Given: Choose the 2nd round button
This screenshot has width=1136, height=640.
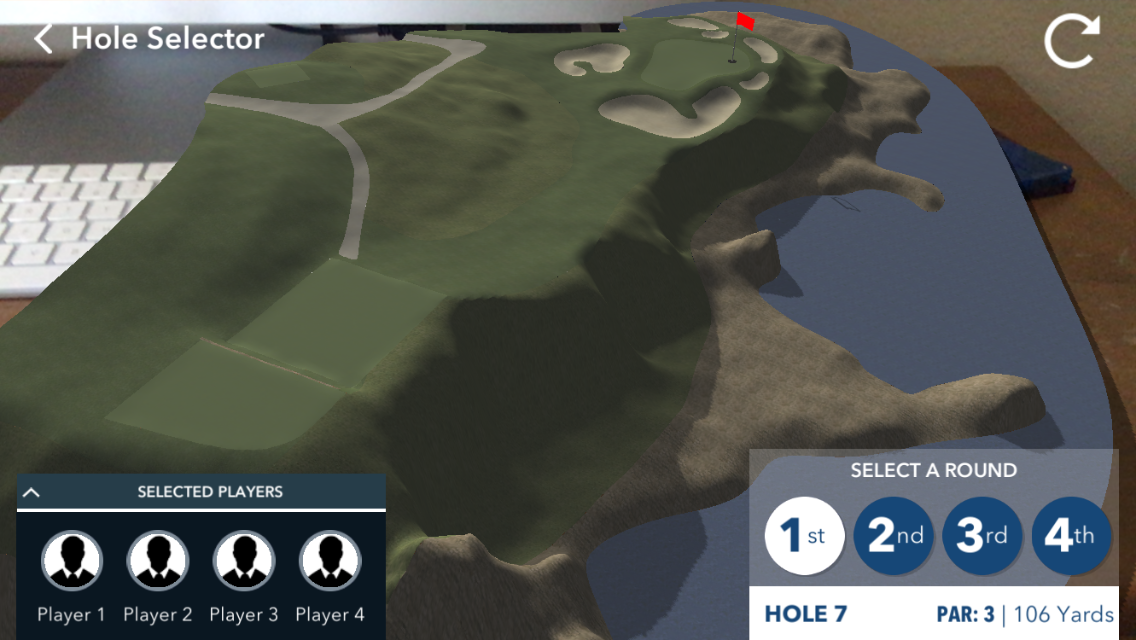Looking at the screenshot, I should click(894, 536).
